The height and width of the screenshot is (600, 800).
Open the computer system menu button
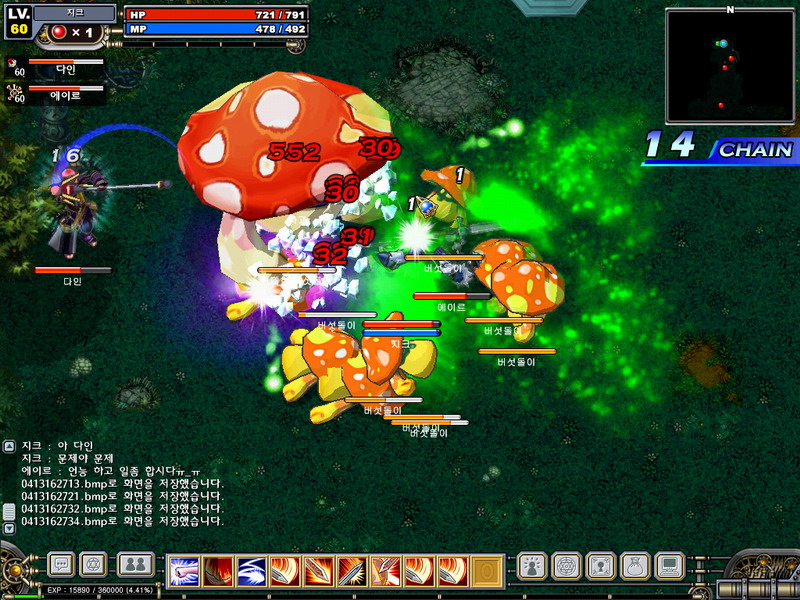click(668, 567)
